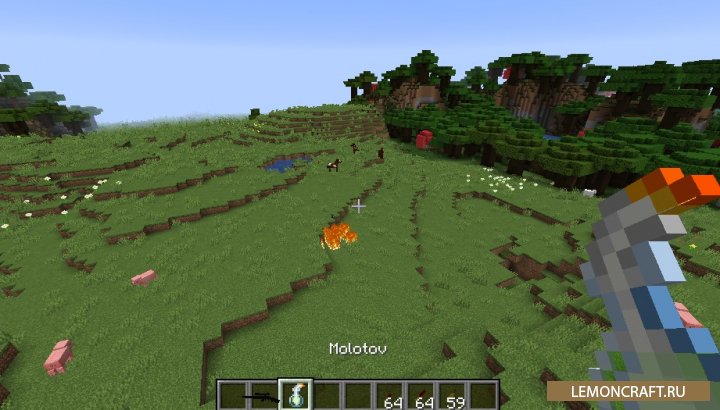Switch to the rifle hotbar slot
The width and height of the screenshot is (720, 410).
(x=267, y=395)
